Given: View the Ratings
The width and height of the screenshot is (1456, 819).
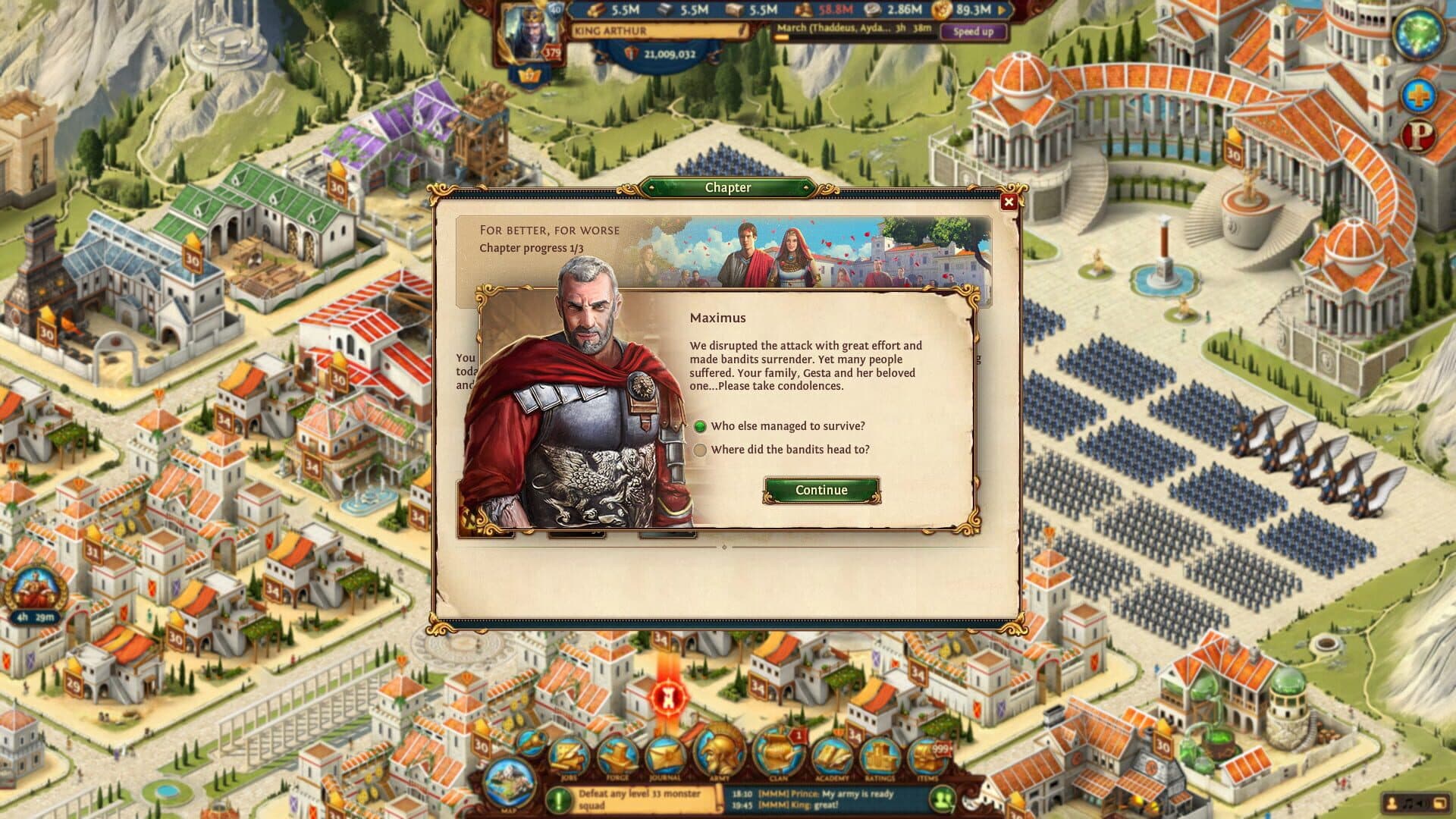Looking at the screenshot, I should (x=879, y=756).
